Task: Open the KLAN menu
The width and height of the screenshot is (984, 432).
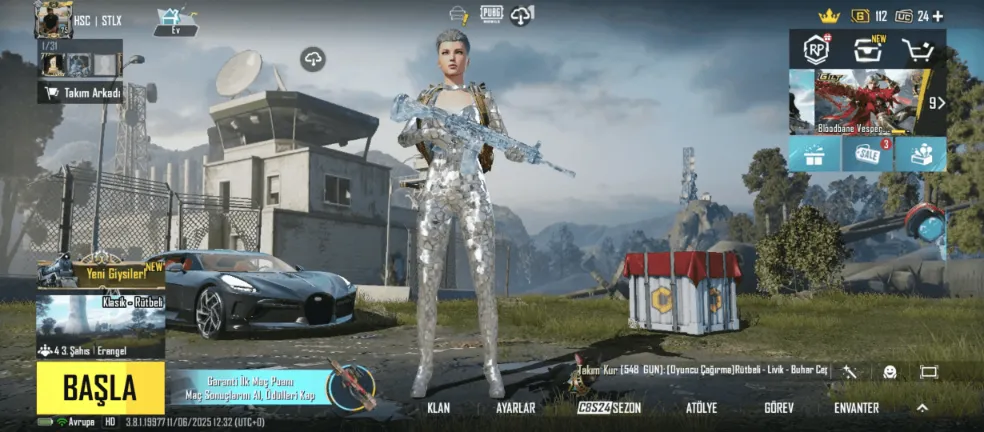Action: click(438, 408)
